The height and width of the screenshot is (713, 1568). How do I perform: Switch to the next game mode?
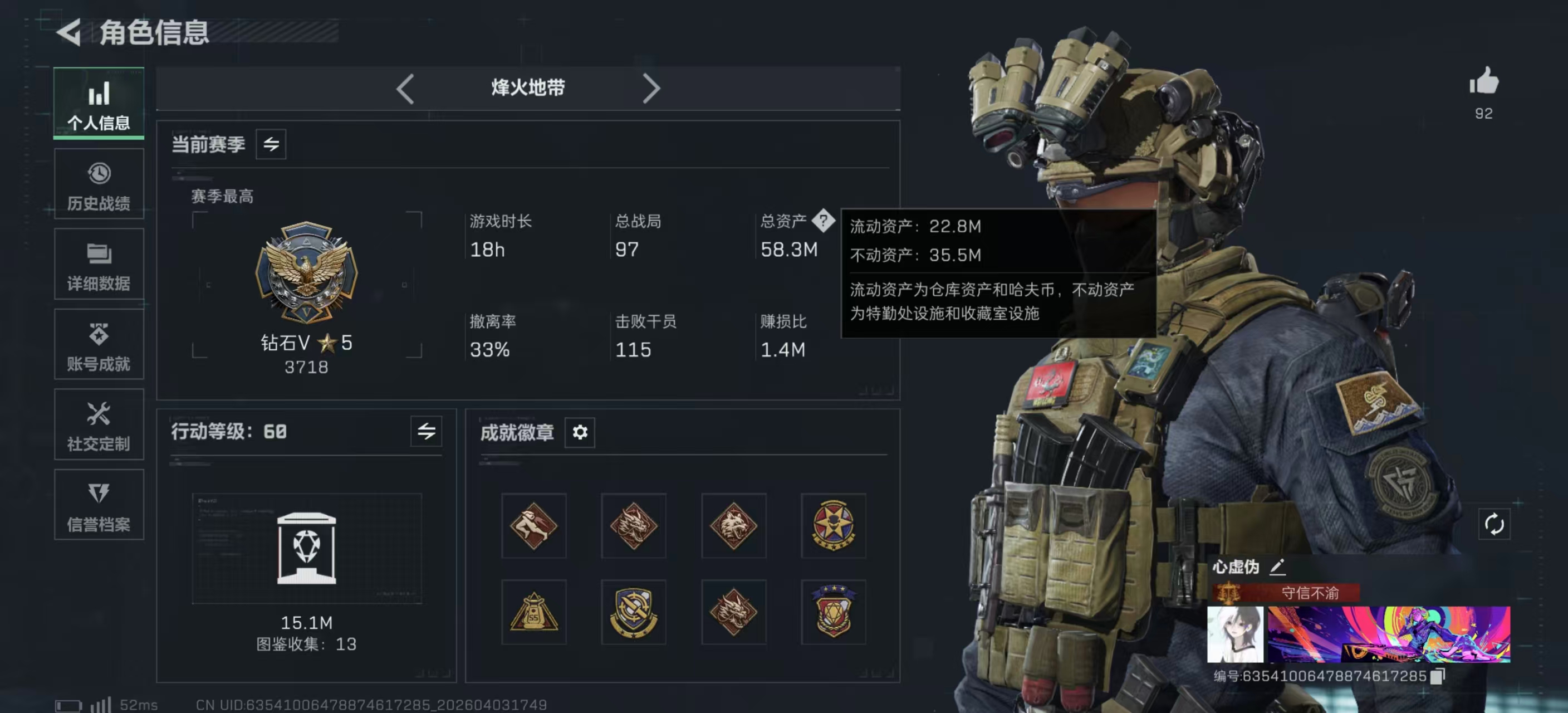pyautogui.click(x=652, y=87)
